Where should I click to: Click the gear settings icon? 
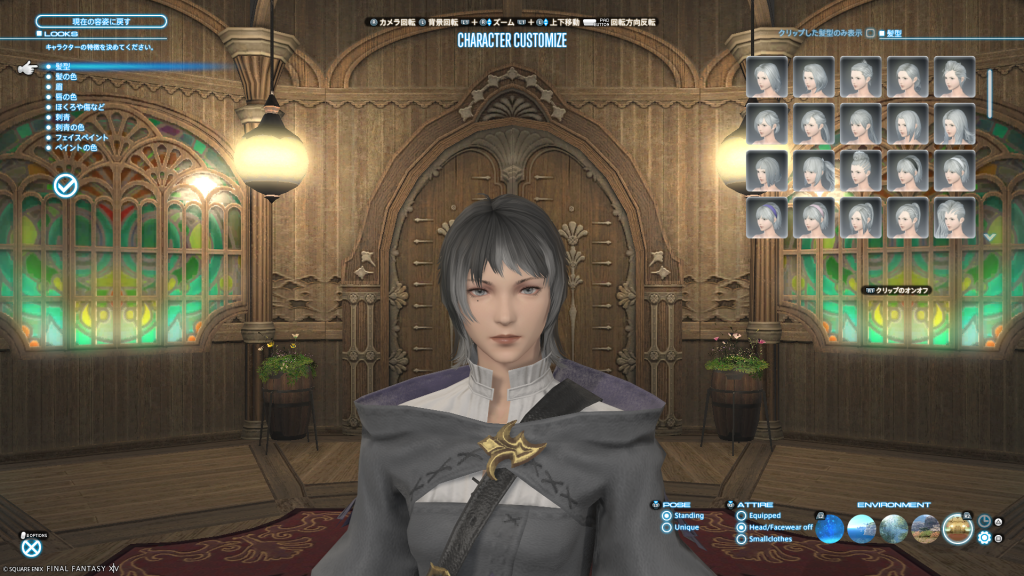point(984,538)
